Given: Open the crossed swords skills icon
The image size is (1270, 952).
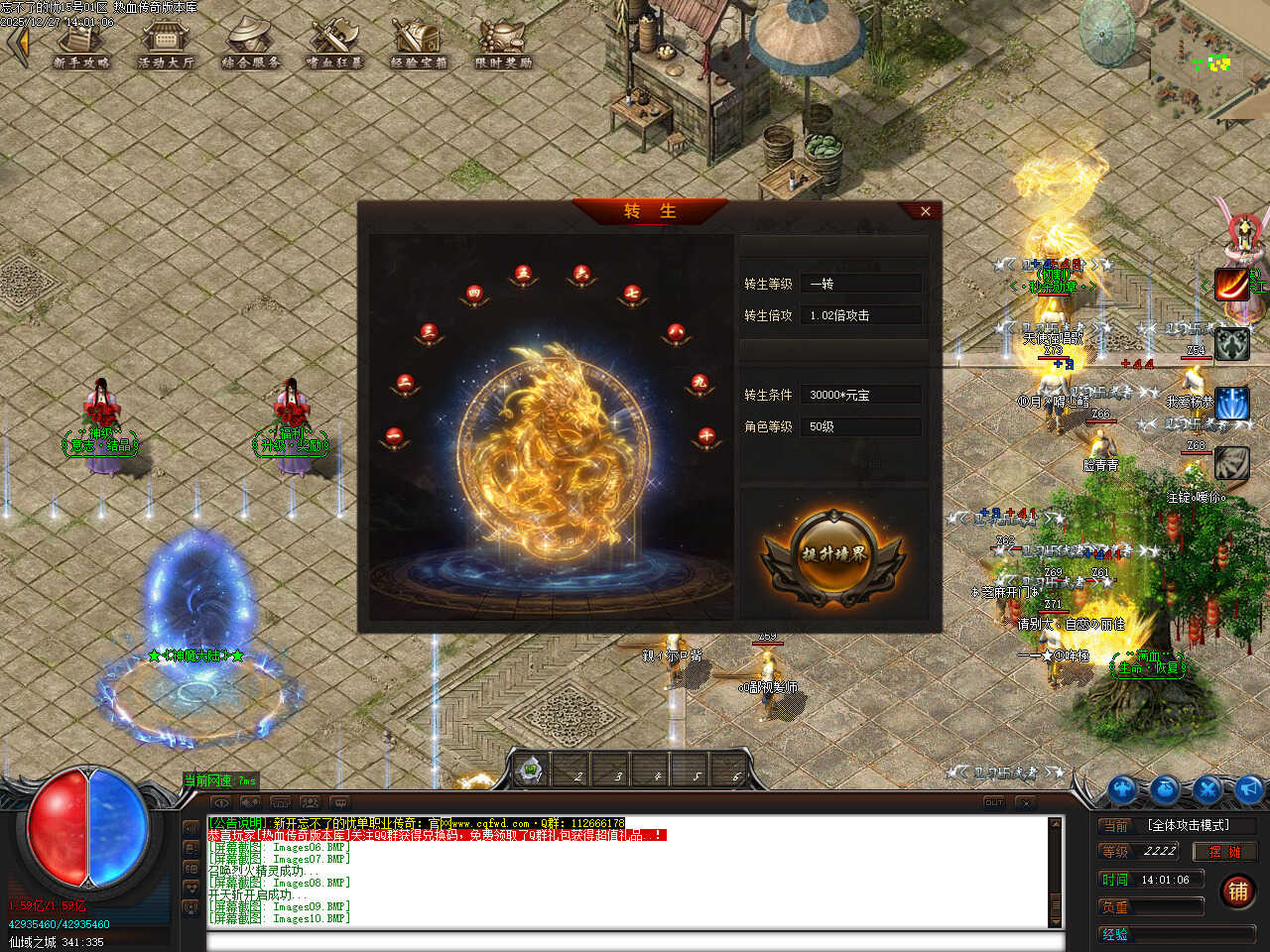Looking at the screenshot, I should (x=1207, y=789).
